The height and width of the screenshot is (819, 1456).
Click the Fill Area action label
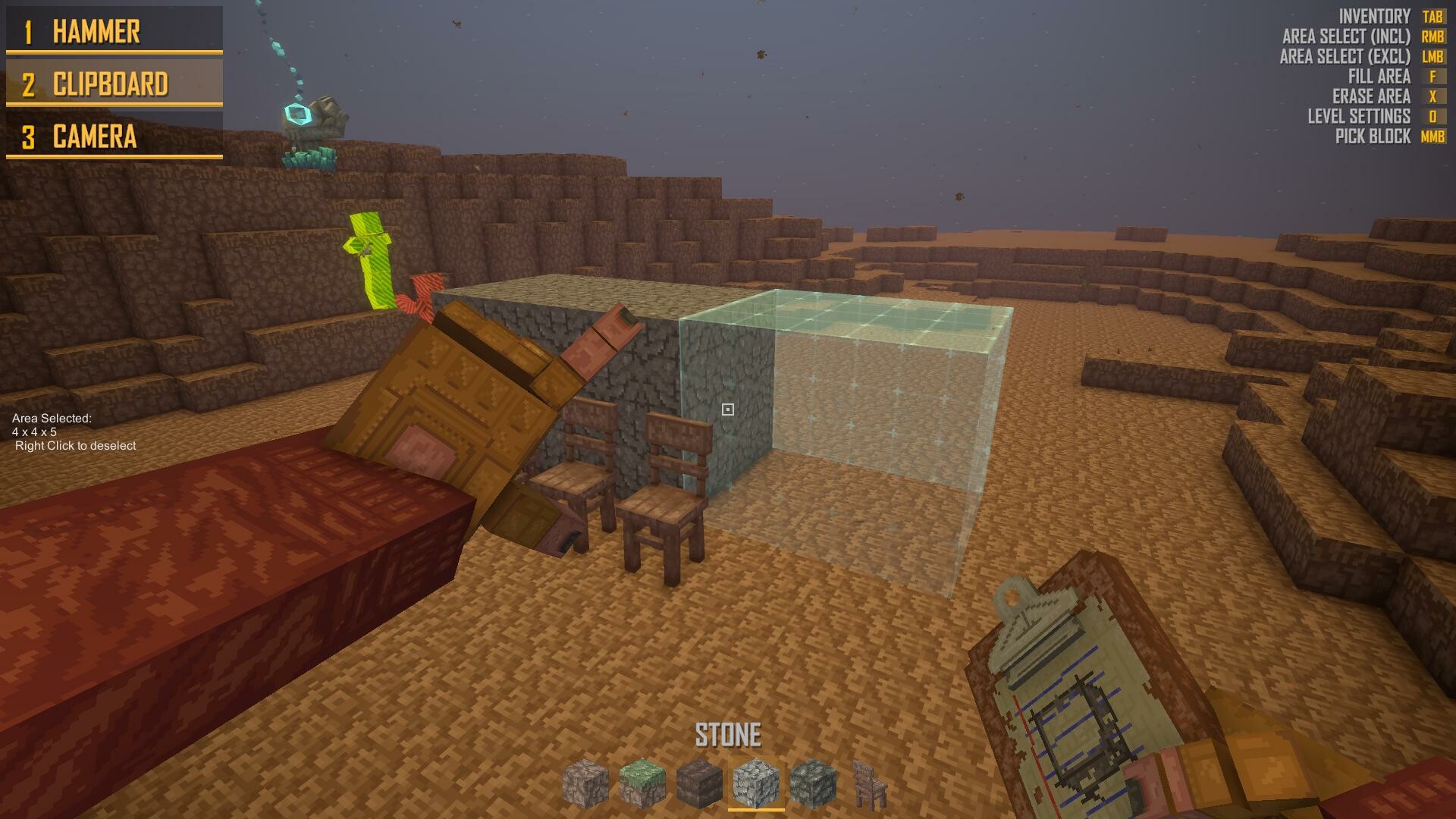coord(1380,76)
